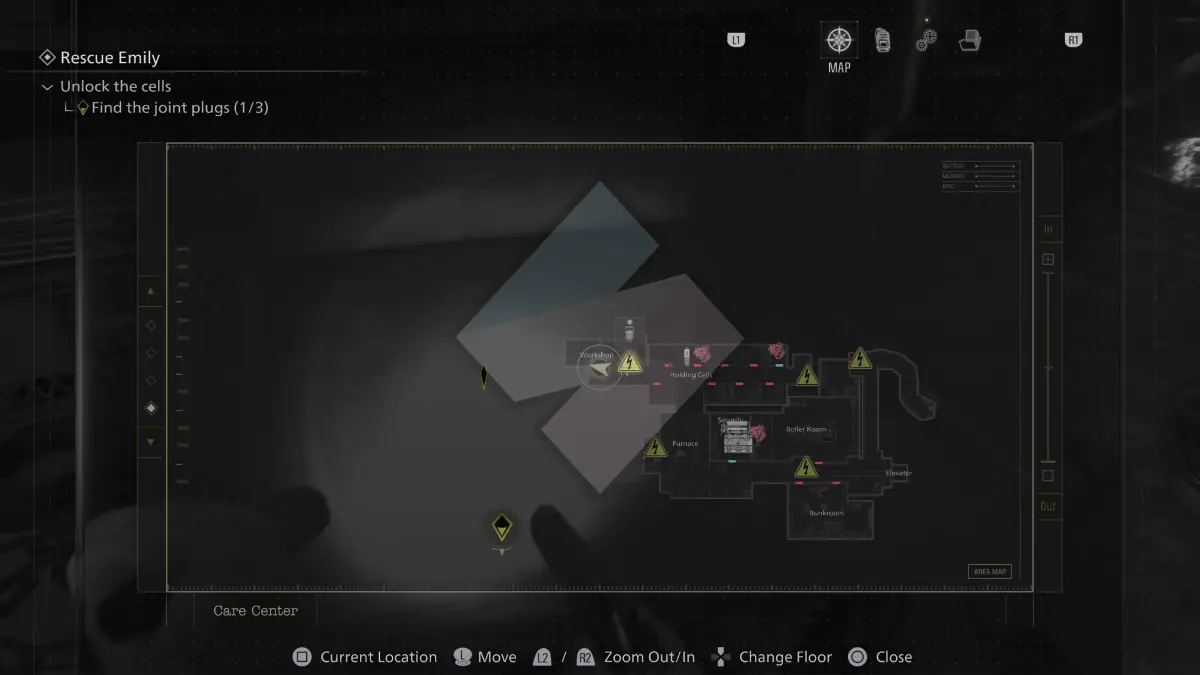The width and height of the screenshot is (1200, 675).
Task: Click the Security room machine icon
Action: (x=737, y=437)
